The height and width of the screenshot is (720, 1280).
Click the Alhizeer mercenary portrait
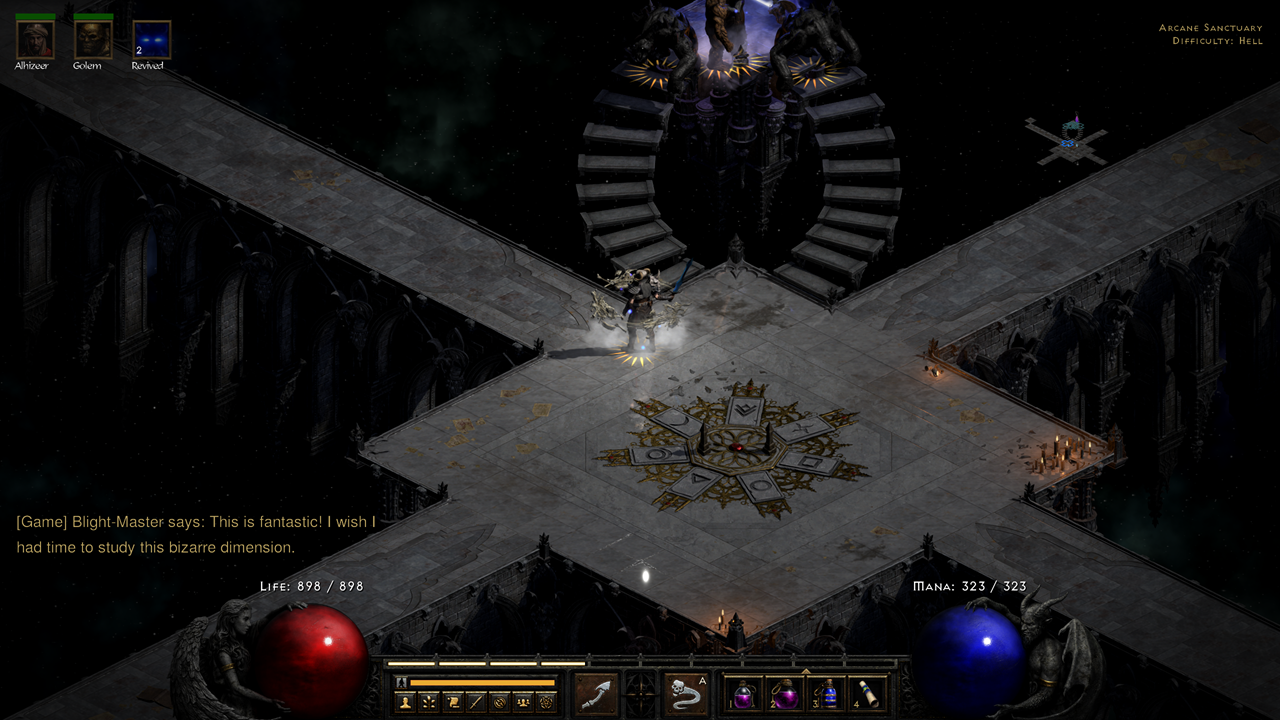tap(35, 40)
